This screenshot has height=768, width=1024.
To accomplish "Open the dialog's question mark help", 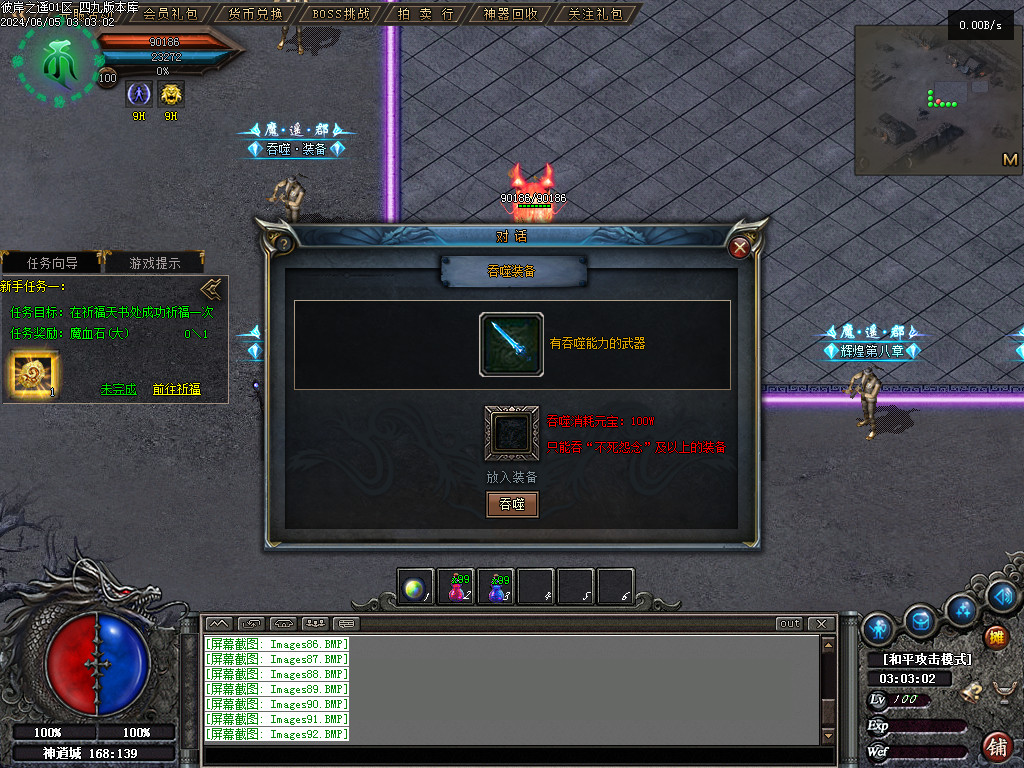I will [284, 243].
